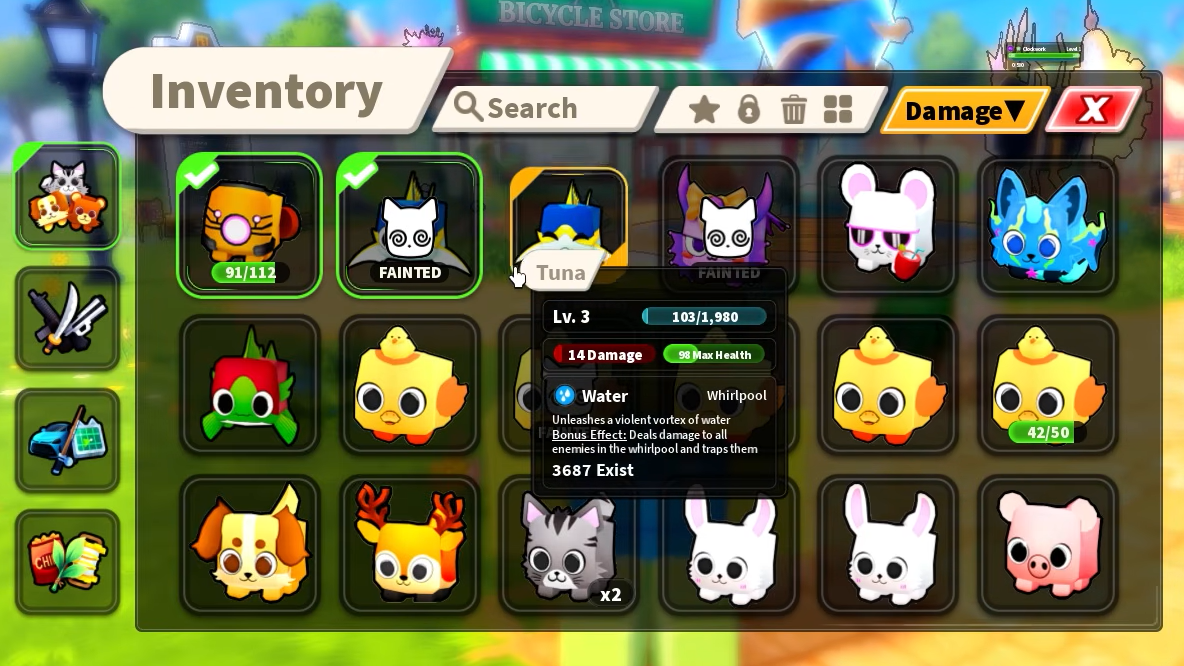The width and height of the screenshot is (1184, 666).
Task: Select the orange deer with antlers
Action: pyautogui.click(x=409, y=544)
